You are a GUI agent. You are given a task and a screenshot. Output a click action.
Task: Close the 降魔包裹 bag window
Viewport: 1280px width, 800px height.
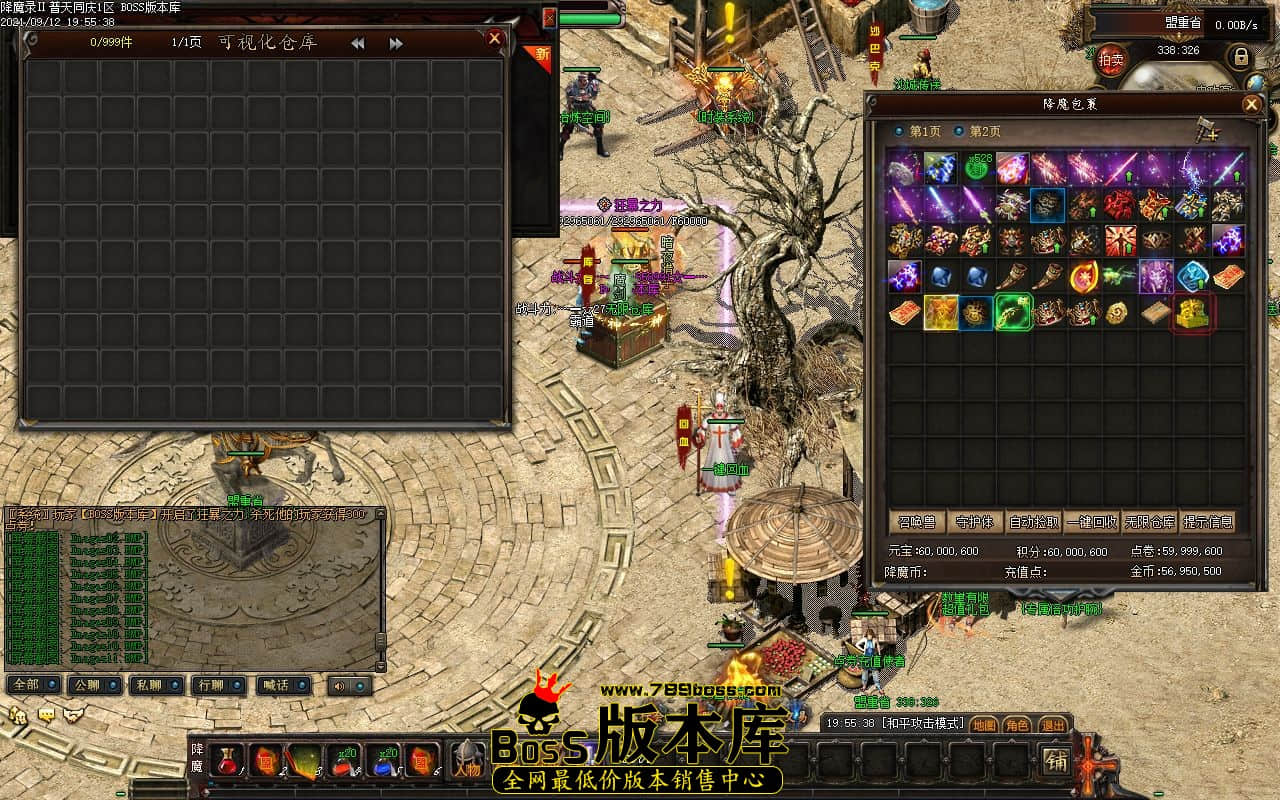click(1251, 104)
